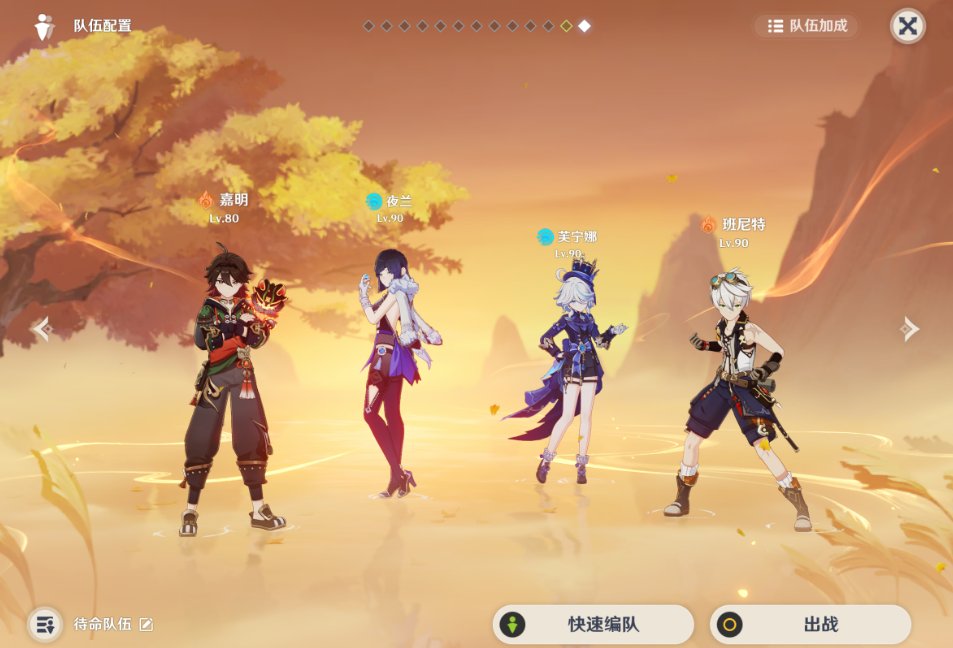Click the 快速编队 quick setup button
Image resolution: width=953 pixels, height=648 pixels.
[x=593, y=625]
